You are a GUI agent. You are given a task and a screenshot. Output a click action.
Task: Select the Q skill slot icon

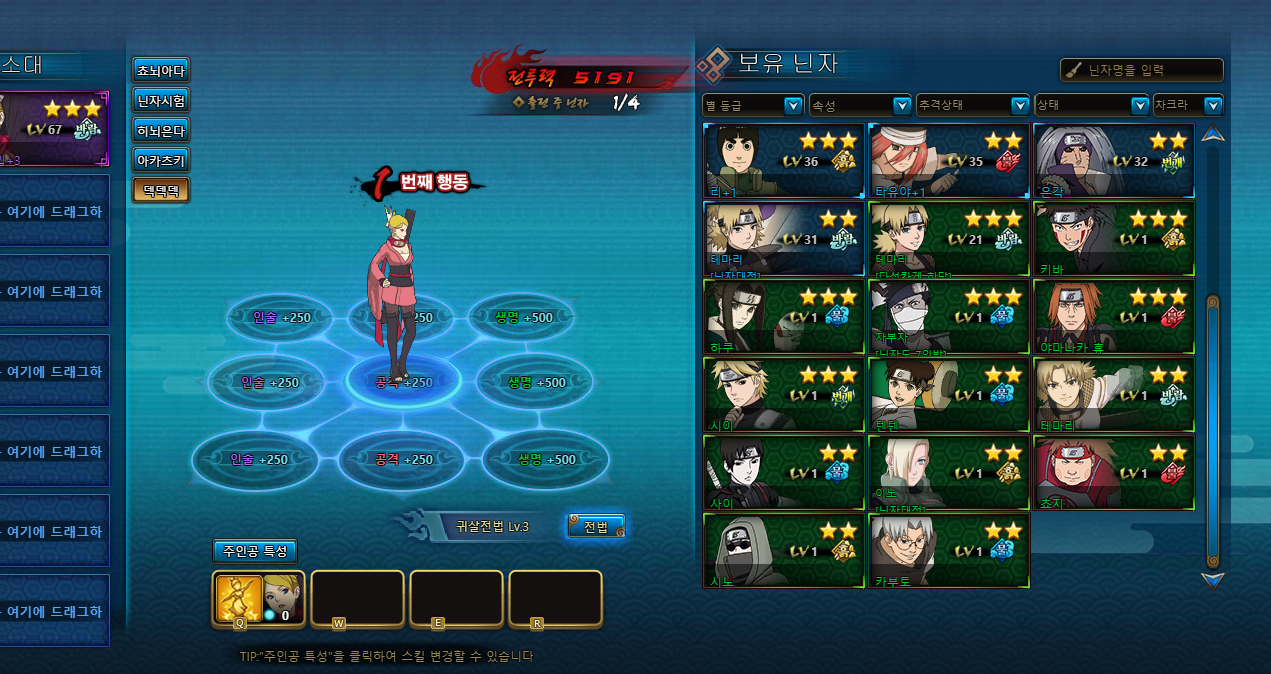[239, 597]
